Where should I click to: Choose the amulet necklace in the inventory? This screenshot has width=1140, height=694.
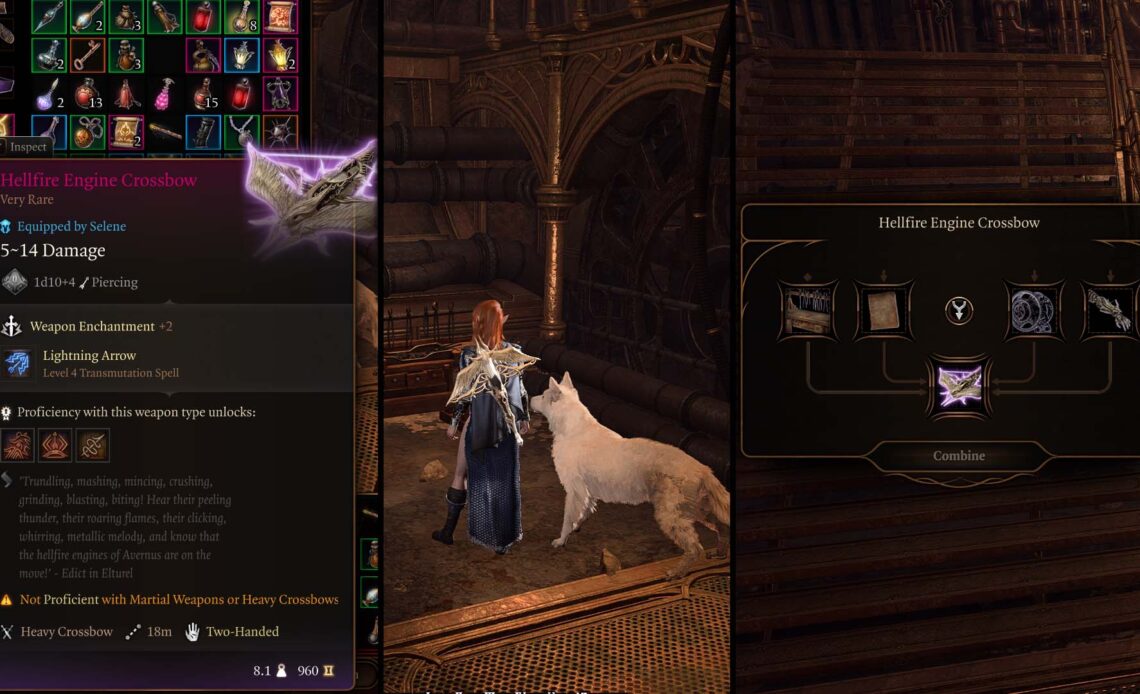pos(241,132)
